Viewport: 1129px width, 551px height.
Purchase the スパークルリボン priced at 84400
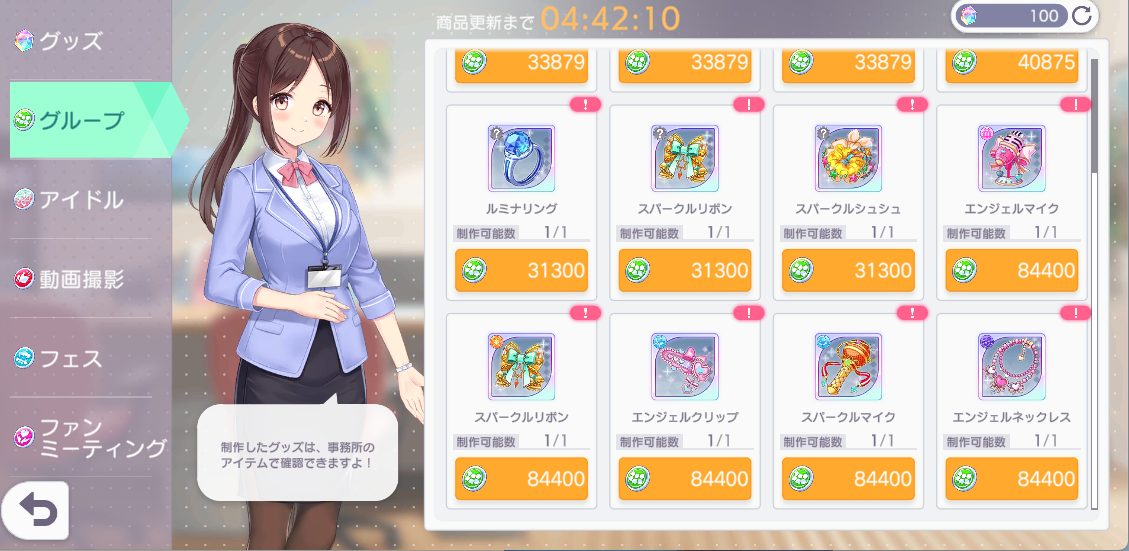(521, 479)
